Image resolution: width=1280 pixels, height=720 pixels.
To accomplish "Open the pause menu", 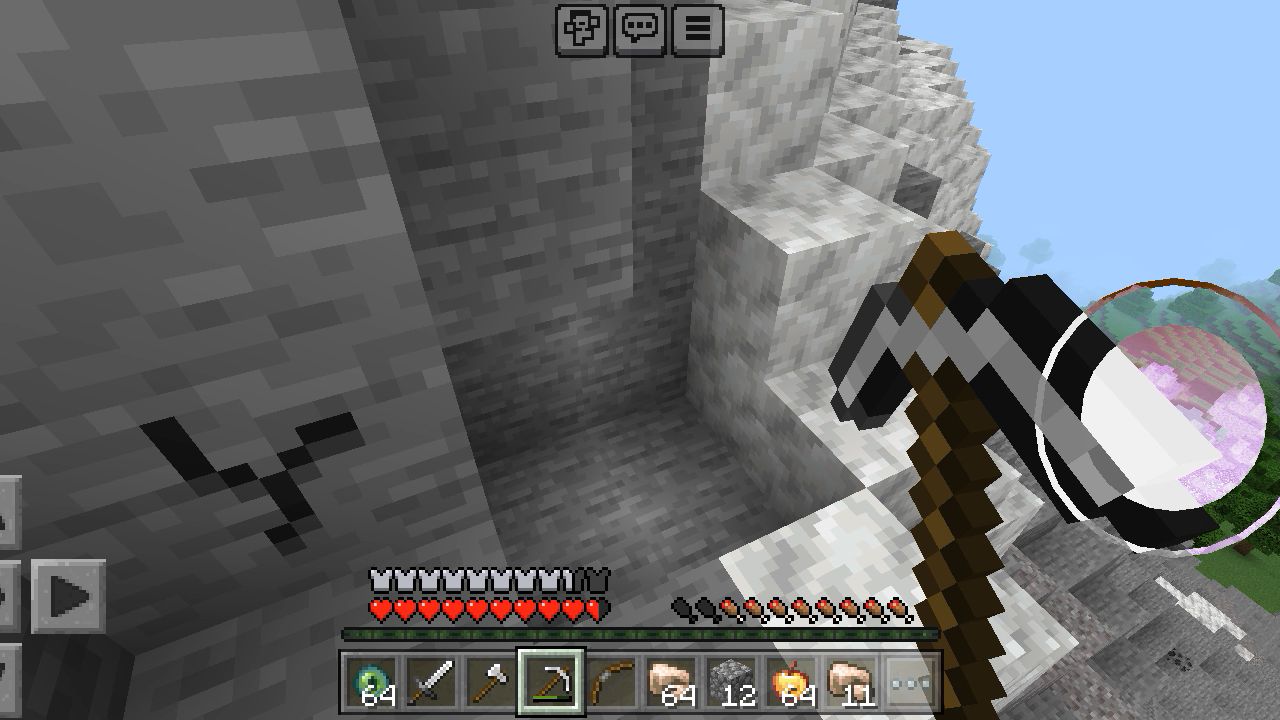I will tap(698, 29).
